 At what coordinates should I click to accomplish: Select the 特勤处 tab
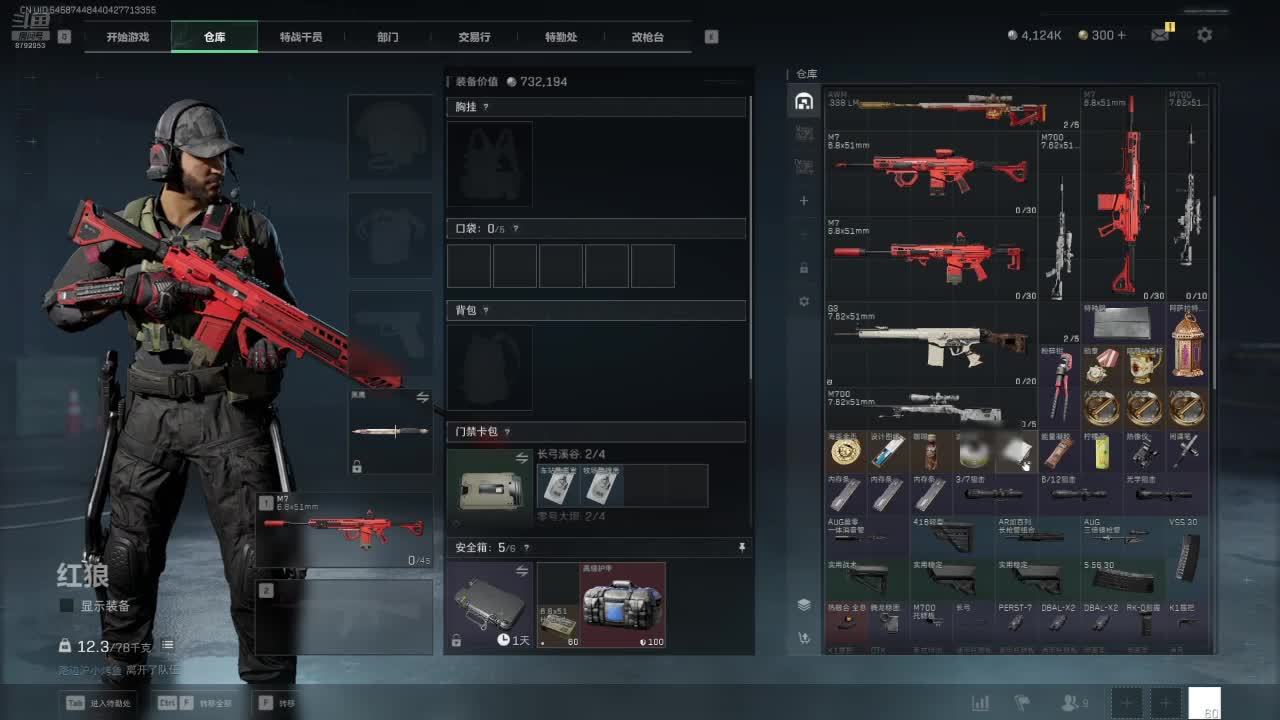coord(561,37)
